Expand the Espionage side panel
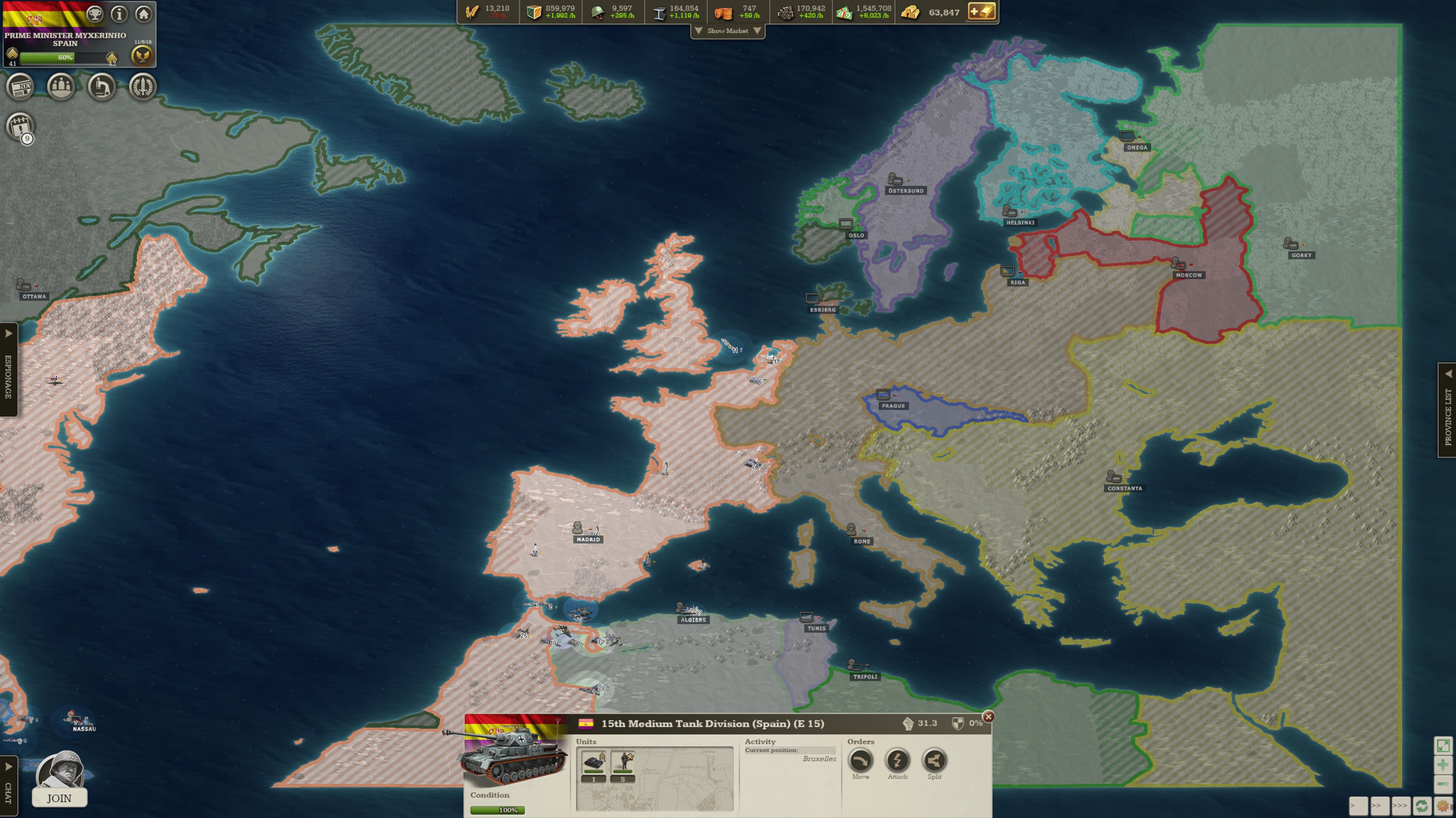 tap(7, 367)
